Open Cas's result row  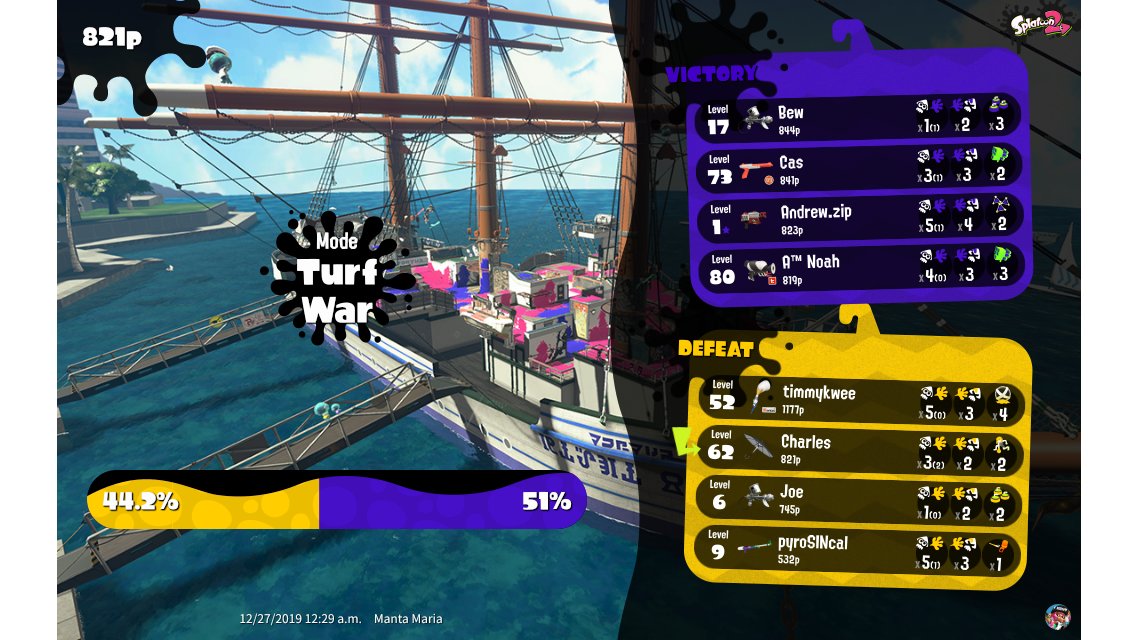[858, 169]
